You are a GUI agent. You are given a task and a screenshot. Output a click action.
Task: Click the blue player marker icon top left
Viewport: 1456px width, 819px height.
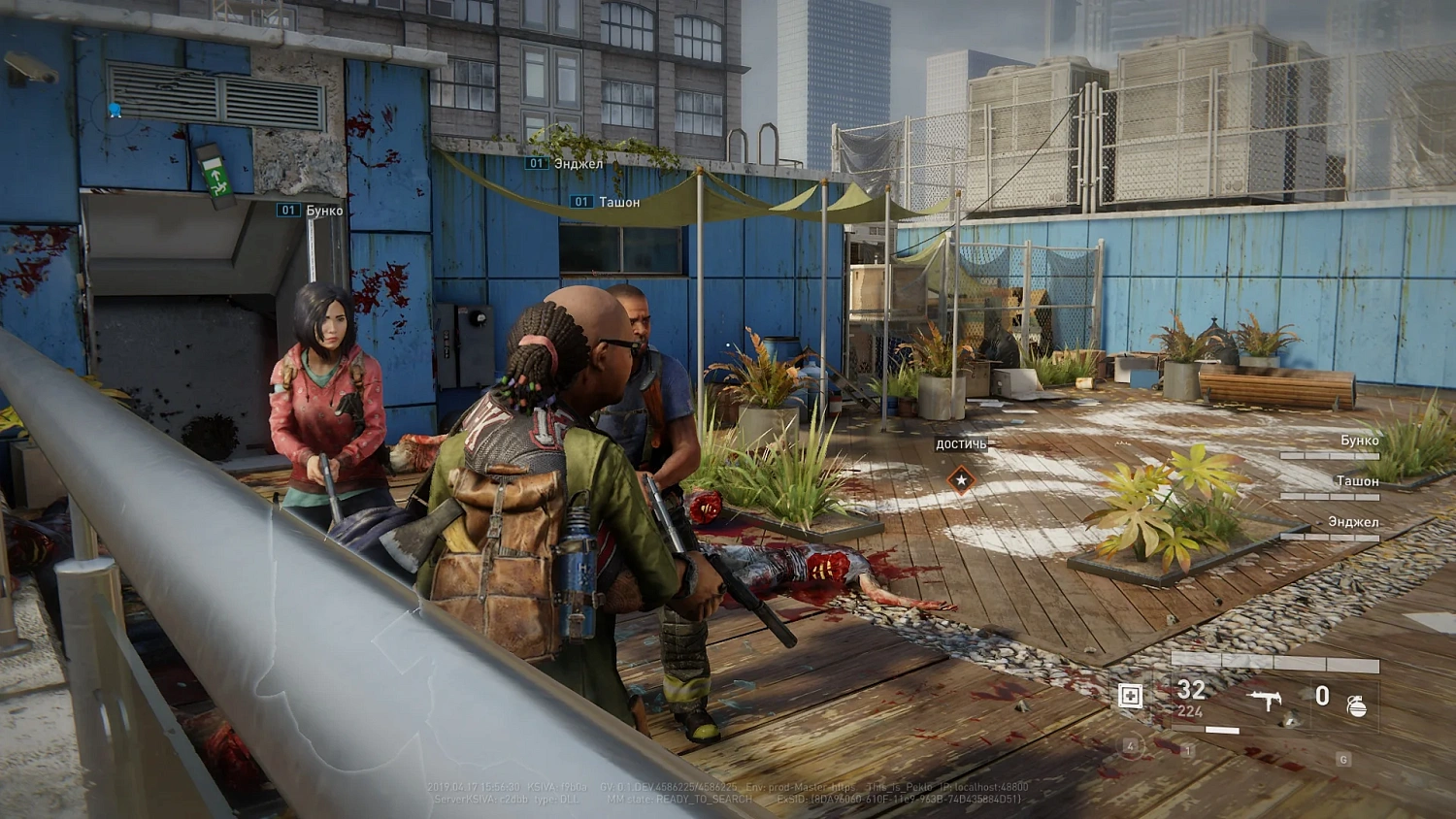point(116,111)
